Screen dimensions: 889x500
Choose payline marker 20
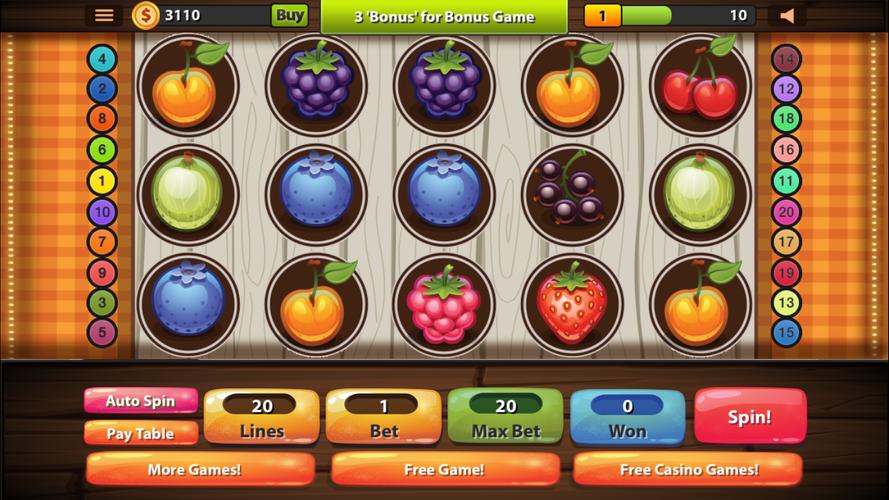click(x=786, y=212)
